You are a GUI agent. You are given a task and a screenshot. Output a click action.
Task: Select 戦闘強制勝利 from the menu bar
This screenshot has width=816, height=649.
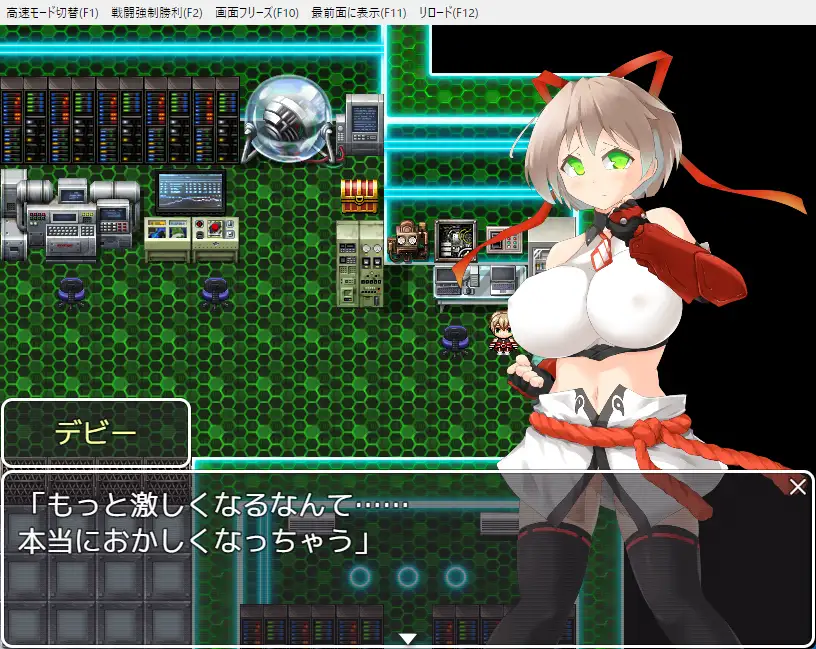point(156,13)
